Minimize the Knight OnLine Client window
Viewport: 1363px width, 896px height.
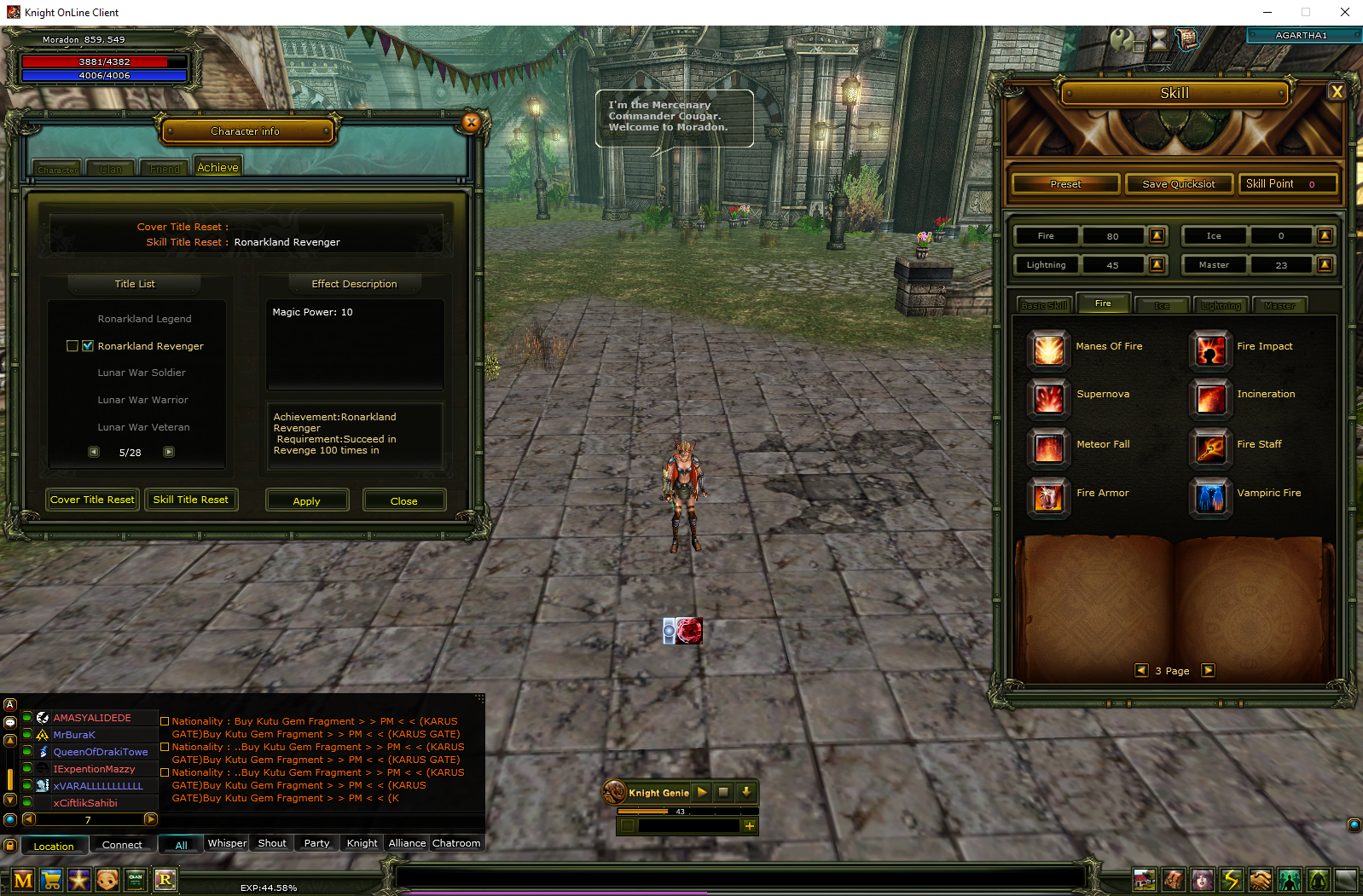1267,12
